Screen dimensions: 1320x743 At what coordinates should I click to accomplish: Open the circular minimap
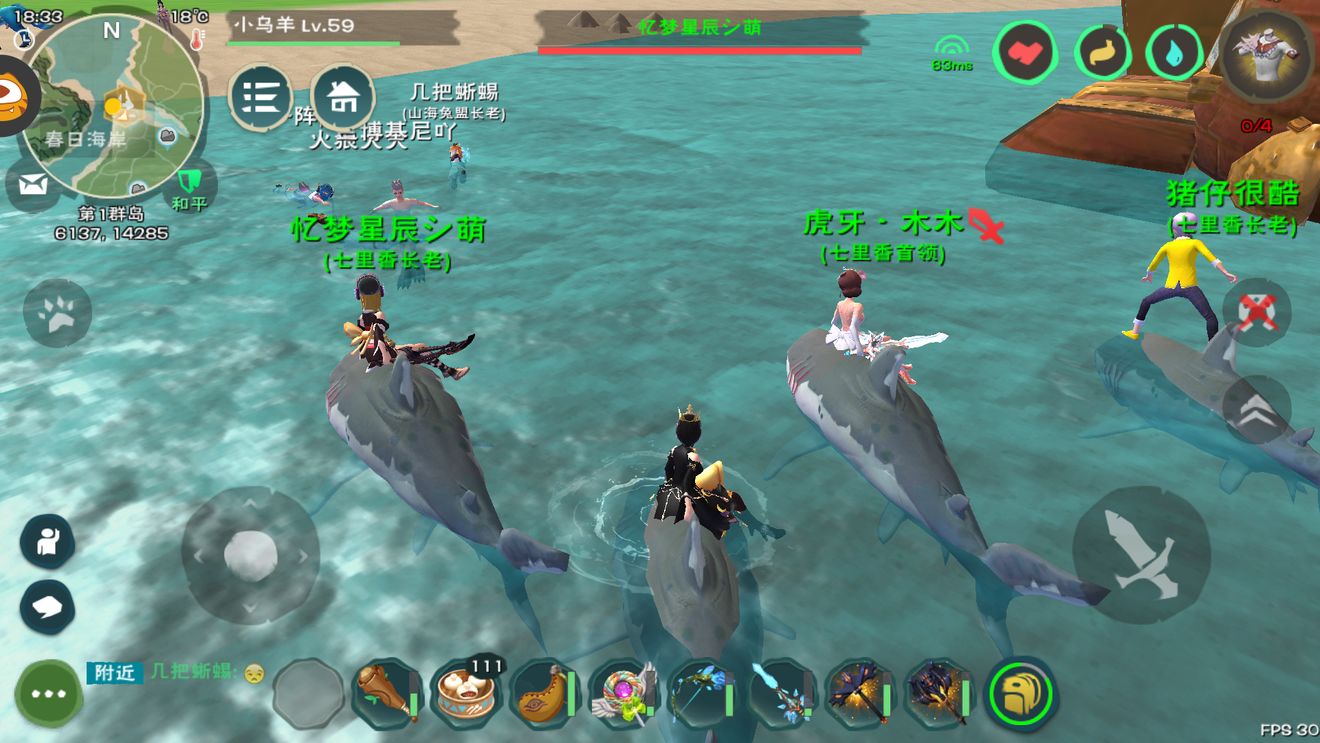point(112,103)
